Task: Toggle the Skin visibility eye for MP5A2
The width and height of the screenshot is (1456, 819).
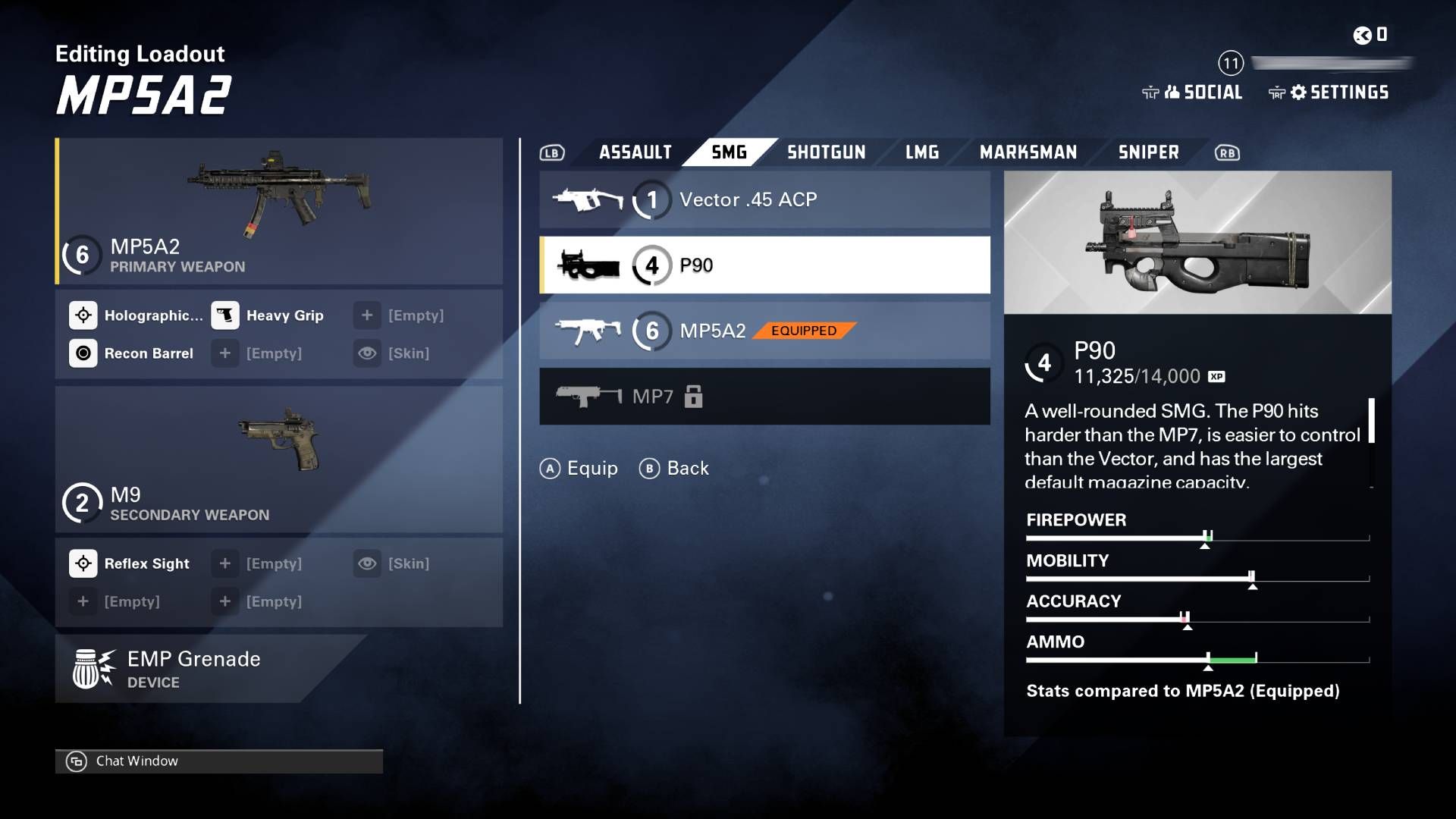Action: (x=368, y=353)
